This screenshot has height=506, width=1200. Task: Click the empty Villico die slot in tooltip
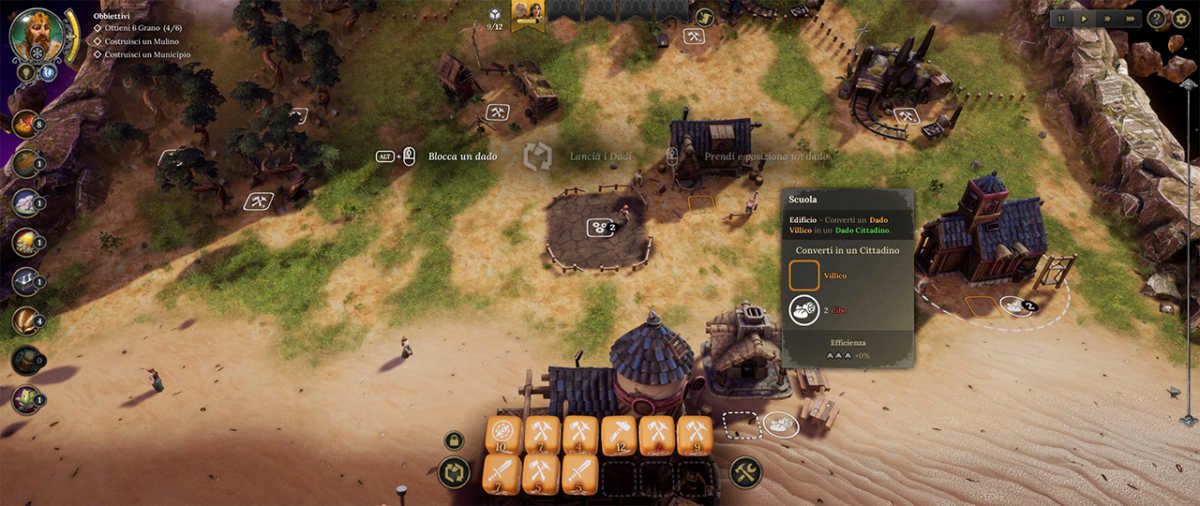pos(804,275)
